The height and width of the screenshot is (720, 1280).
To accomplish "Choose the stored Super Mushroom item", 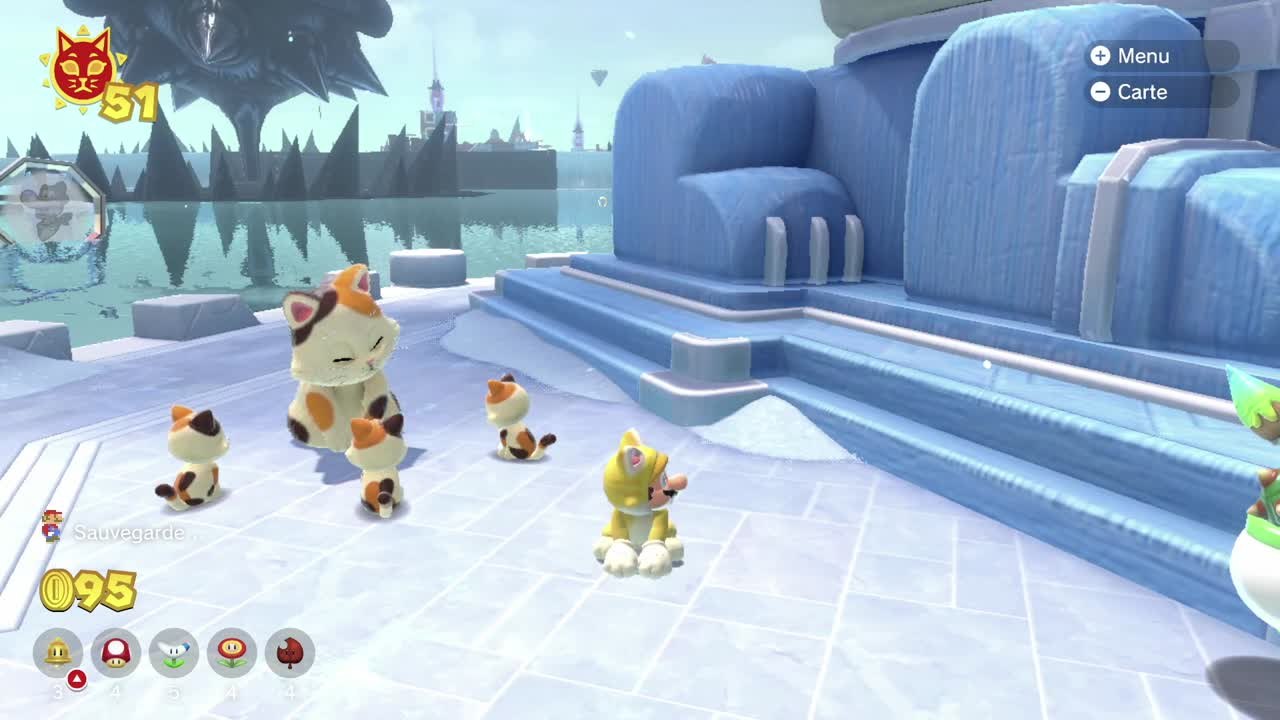I will tap(116, 653).
